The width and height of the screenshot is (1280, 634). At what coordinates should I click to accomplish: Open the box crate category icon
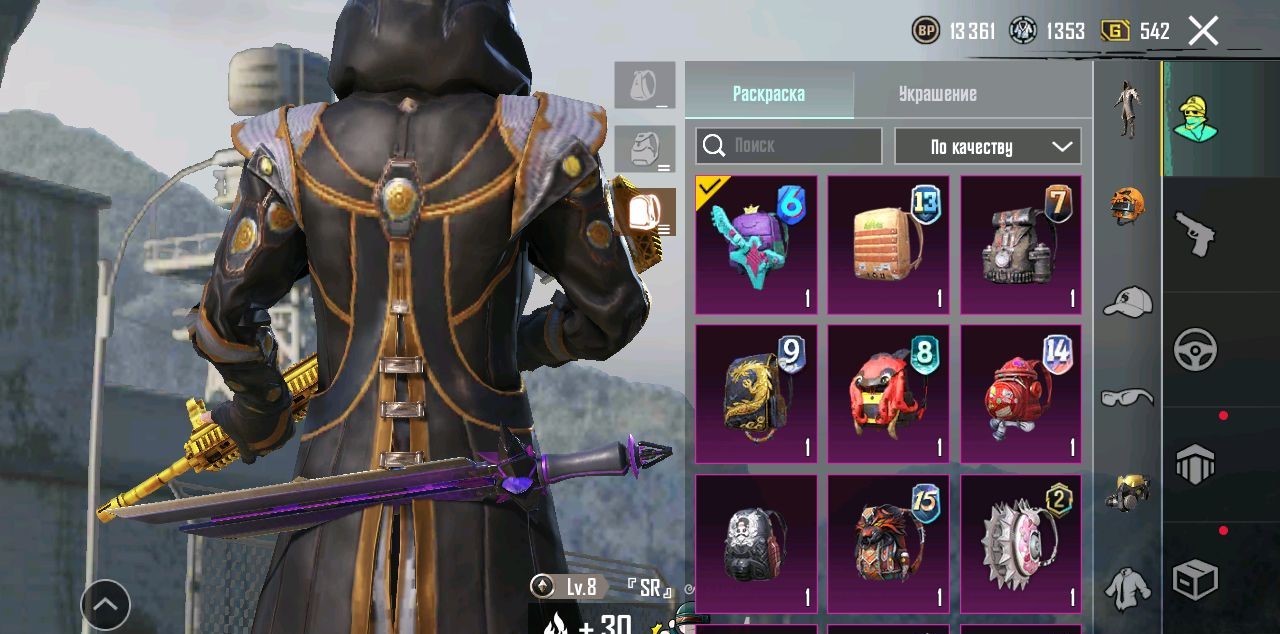[x=1196, y=580]
